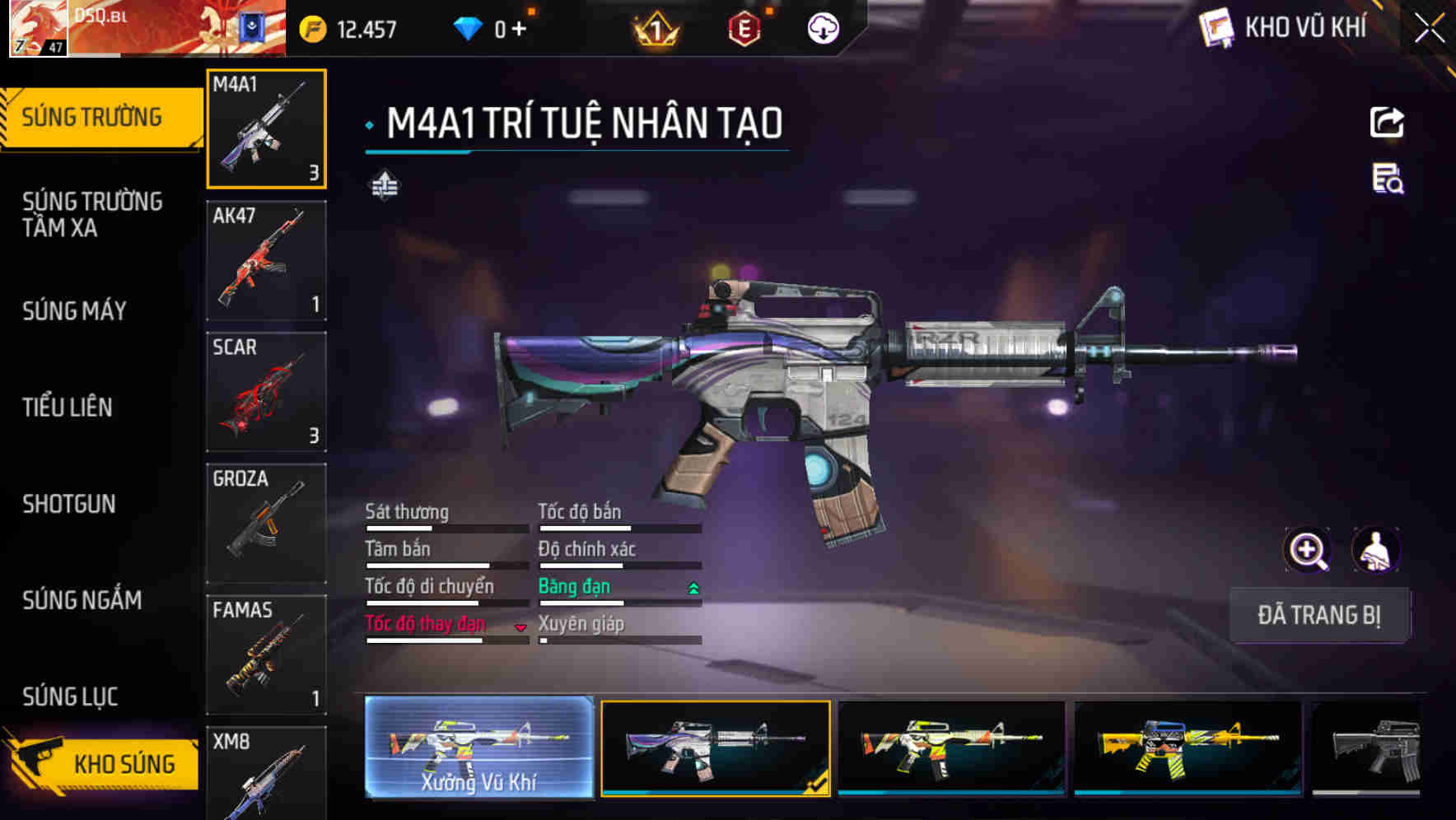Switch to Súng Trường Tầm Xa category
This screenshot has width=1456, height=820.
click(92, 214)
